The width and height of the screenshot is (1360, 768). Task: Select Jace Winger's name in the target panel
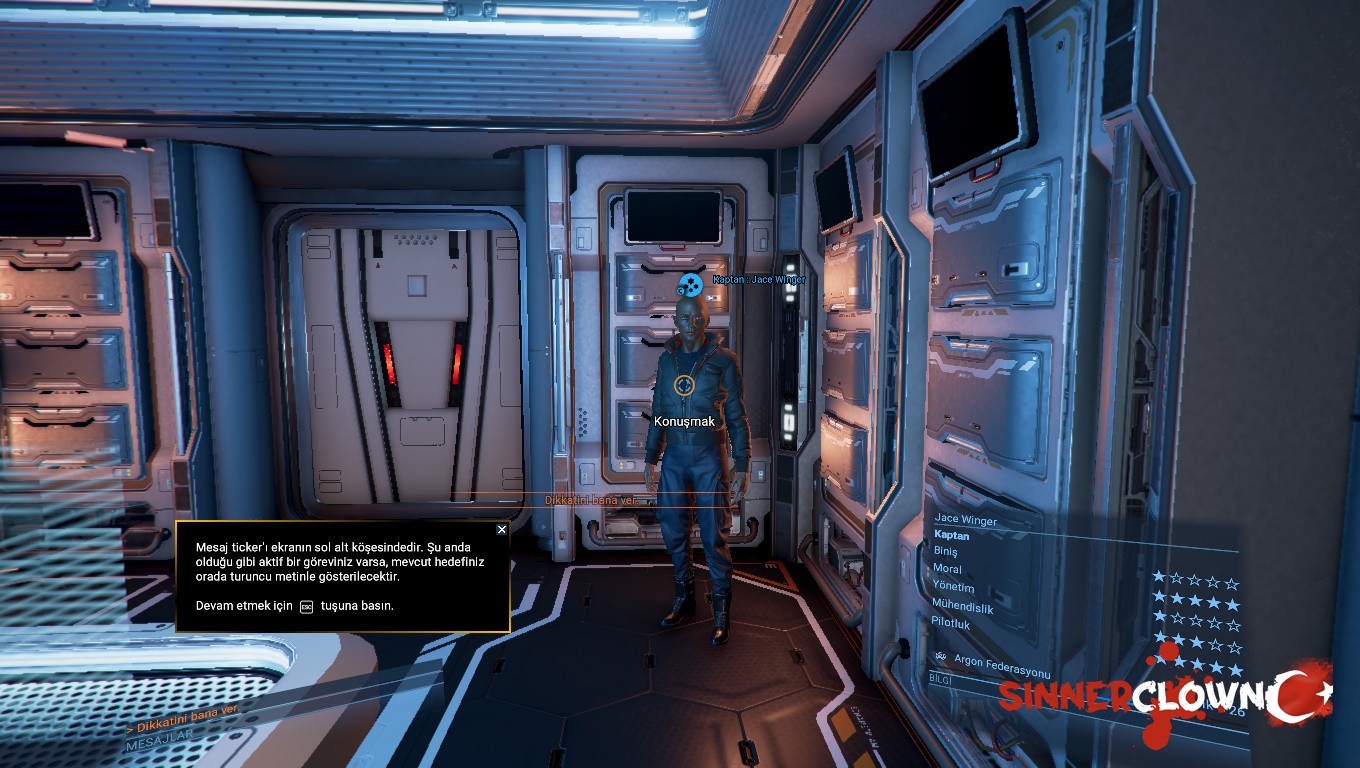coord(966,519)
